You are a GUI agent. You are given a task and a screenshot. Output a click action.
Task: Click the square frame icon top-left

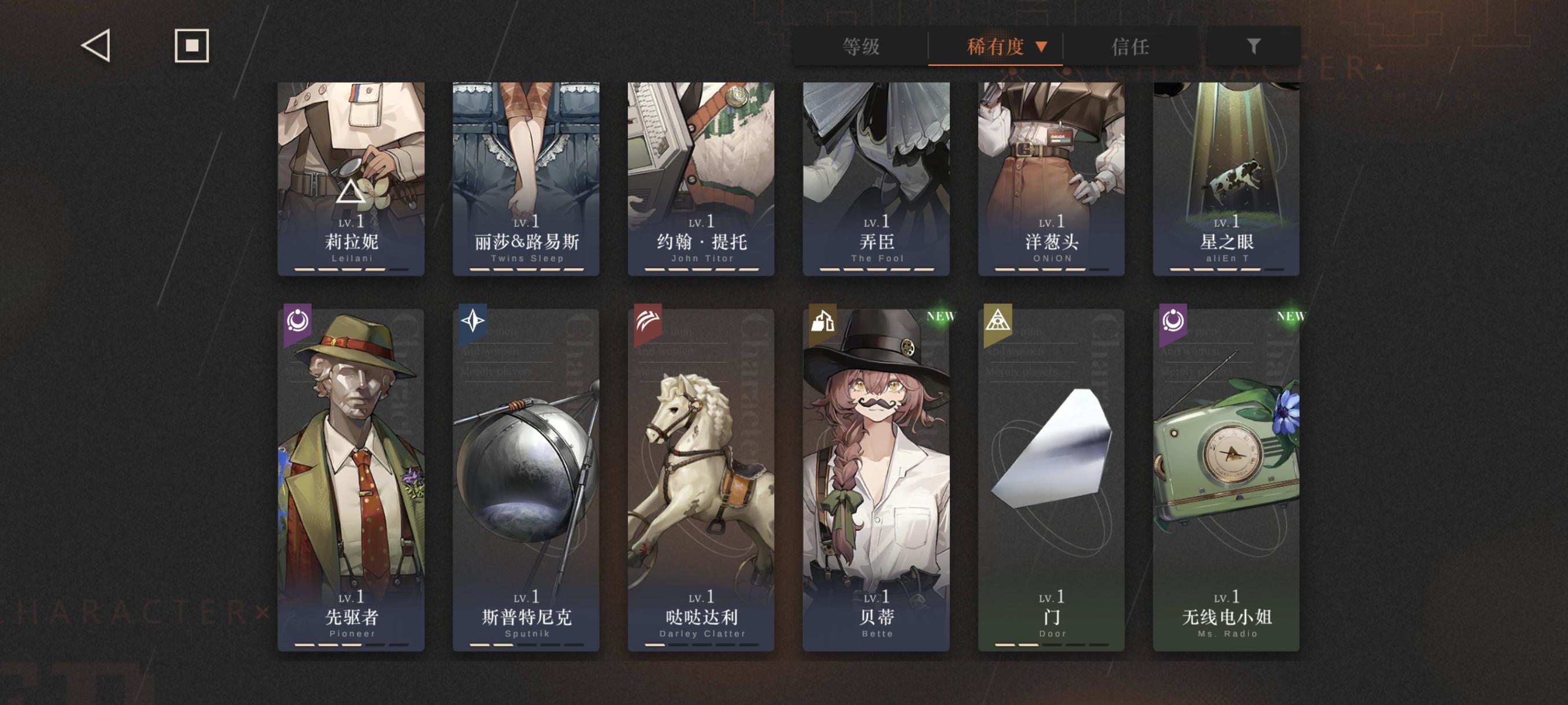tap(192, 47)
